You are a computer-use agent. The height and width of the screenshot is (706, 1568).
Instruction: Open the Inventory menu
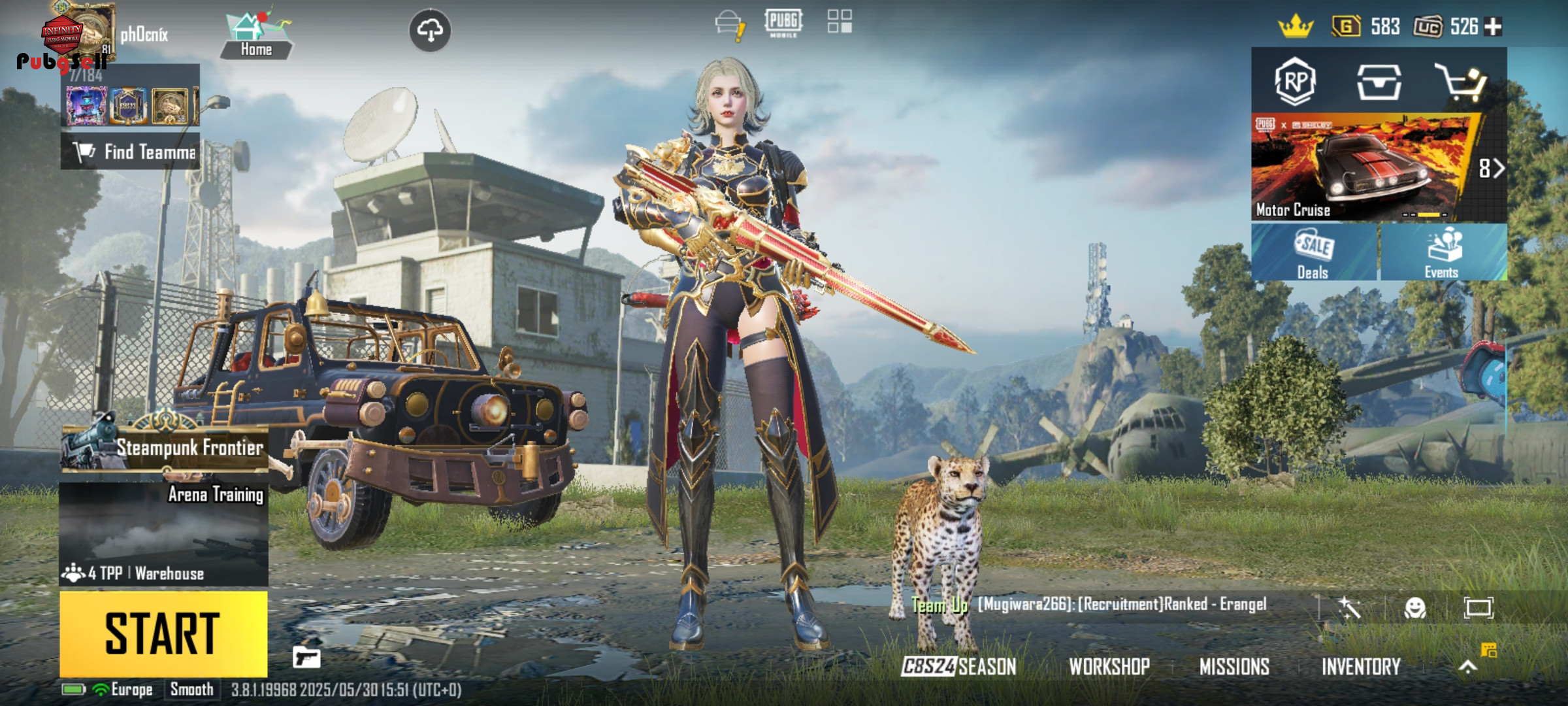tap(1361, 667)
